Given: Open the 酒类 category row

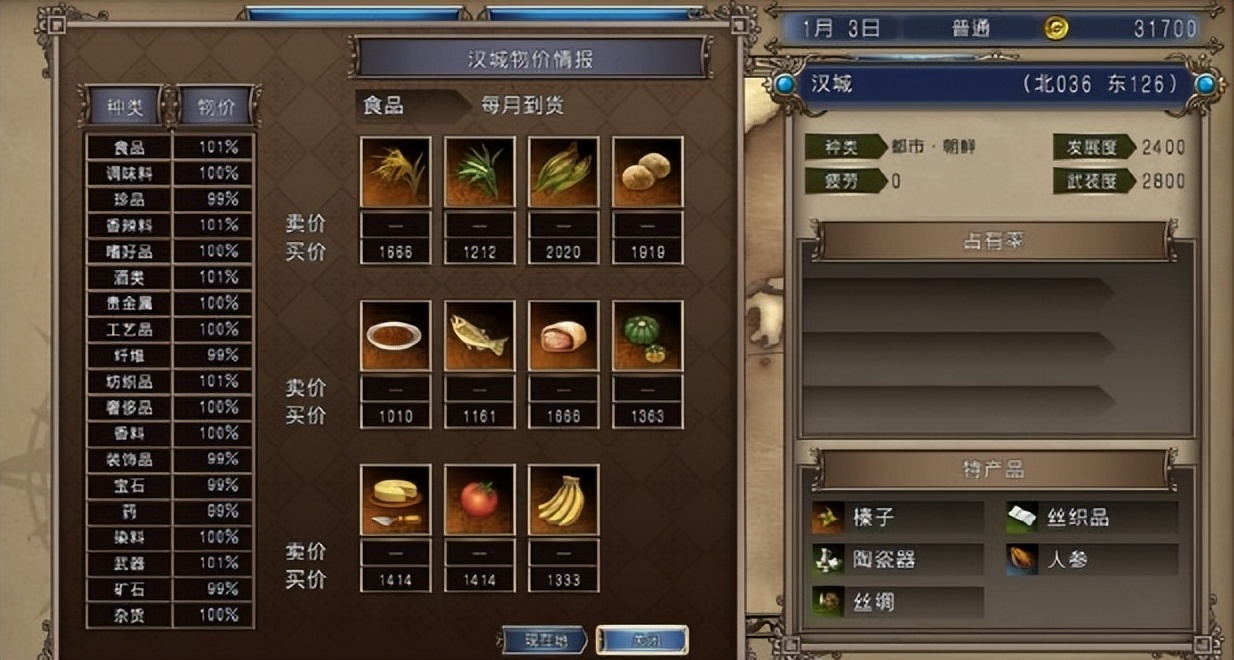Looking at the screenshot, I should [x=129, y=277].
